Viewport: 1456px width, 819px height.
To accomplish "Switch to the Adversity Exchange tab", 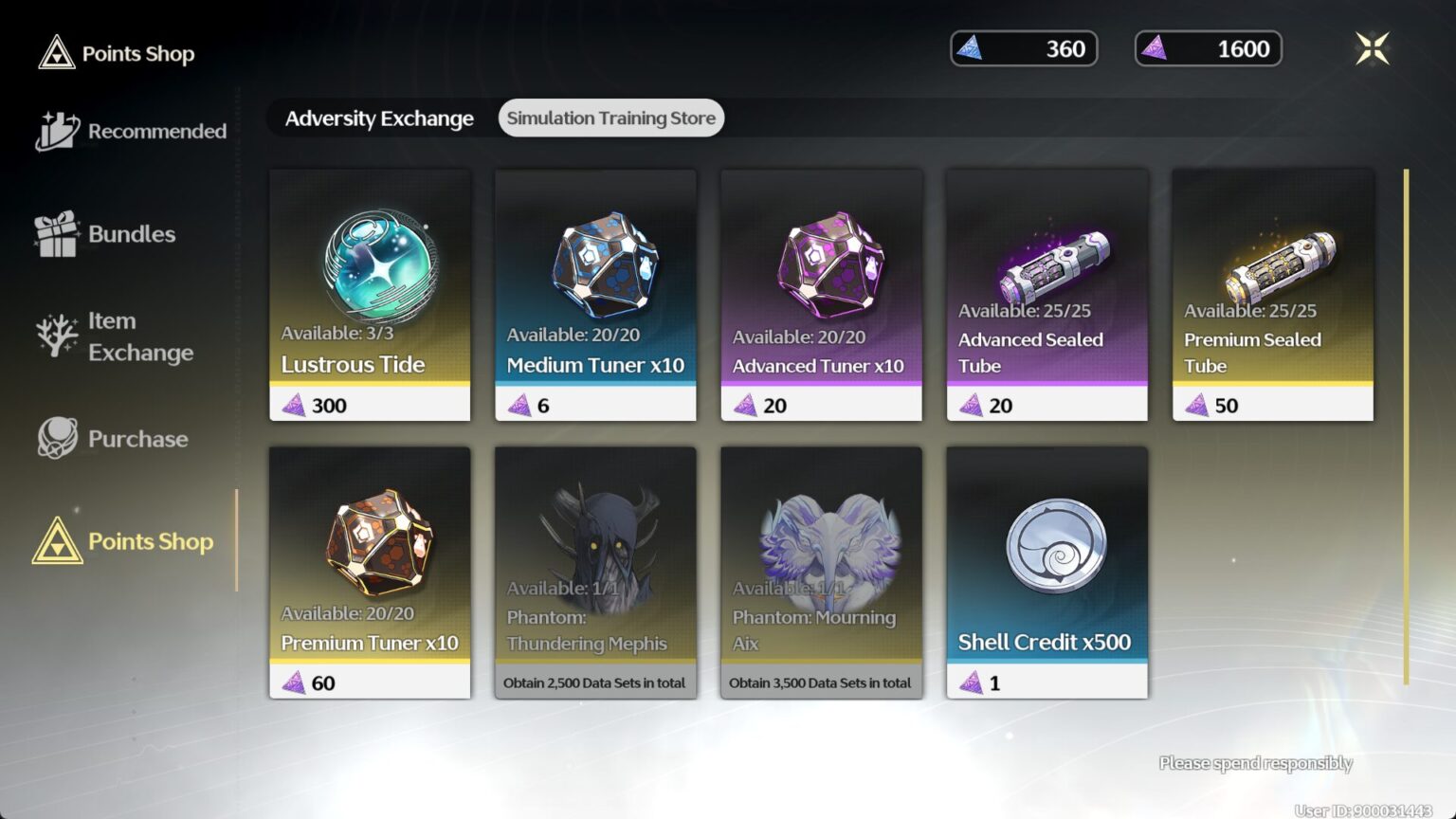I will [379, 118].
